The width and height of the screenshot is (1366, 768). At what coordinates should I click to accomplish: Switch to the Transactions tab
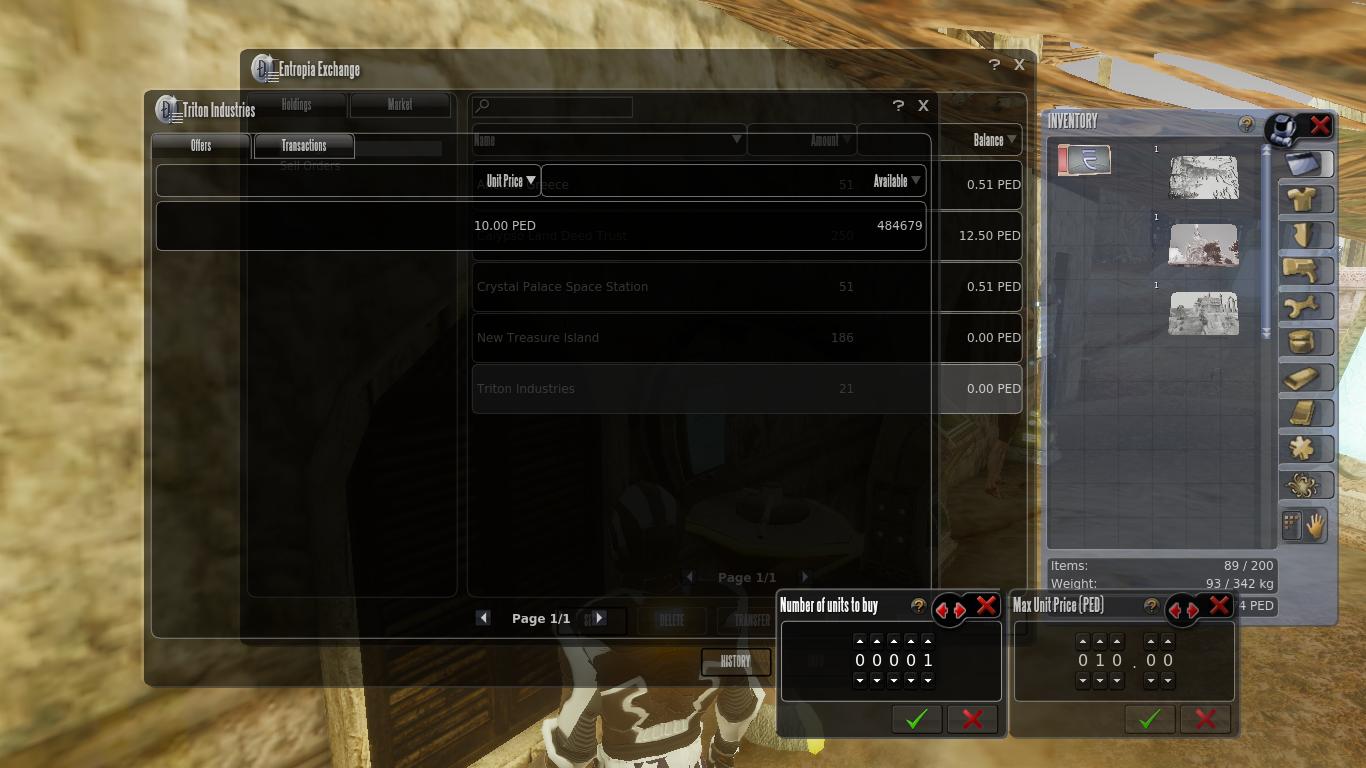click(x=304, y=145)
